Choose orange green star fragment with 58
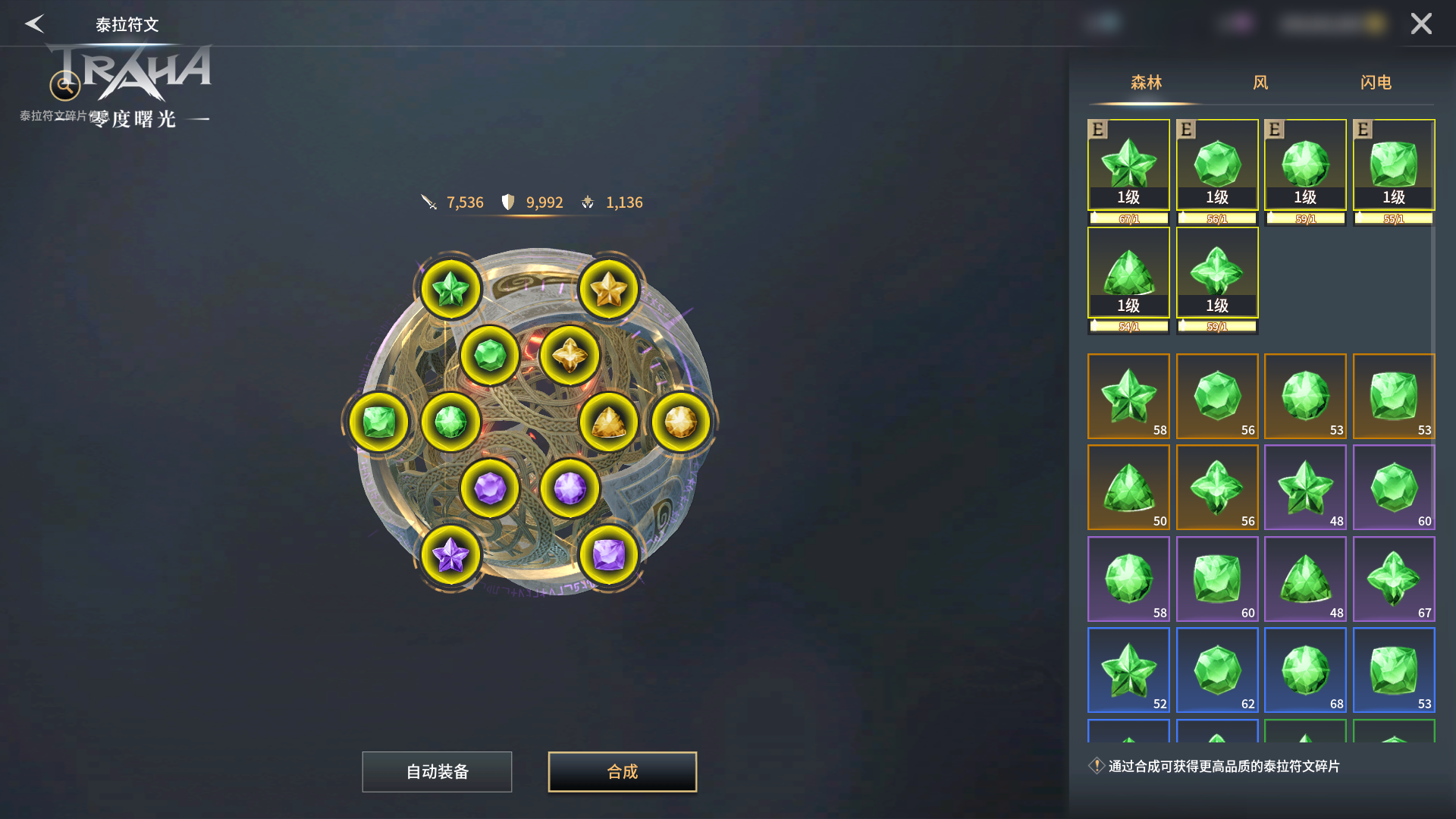 coord(1128,396)
